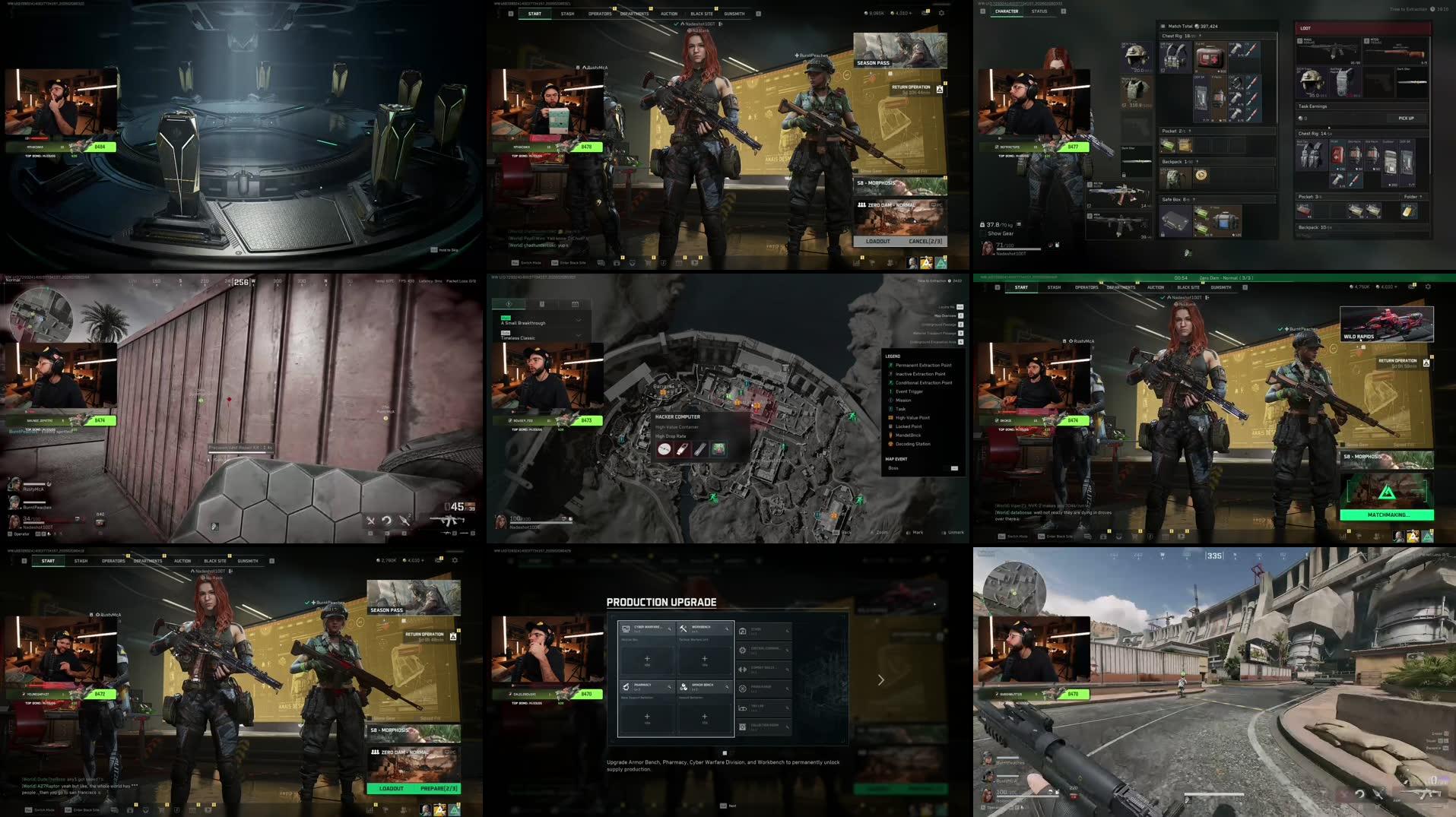Click the Wild Rapids event thumbnail
This screenshot has width=1456, height=817.
pyautogui.click(x=1385, y=323)
